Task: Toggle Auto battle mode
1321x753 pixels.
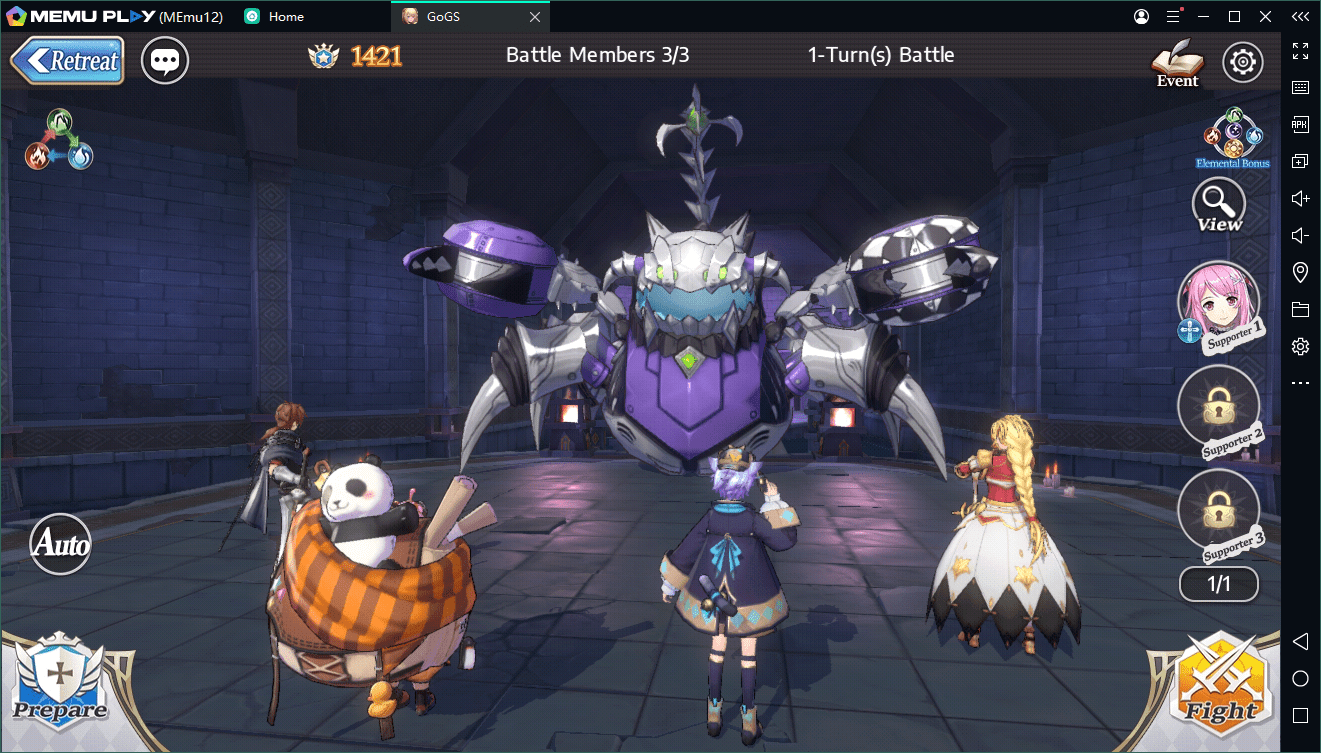Action: coord(60,544)
